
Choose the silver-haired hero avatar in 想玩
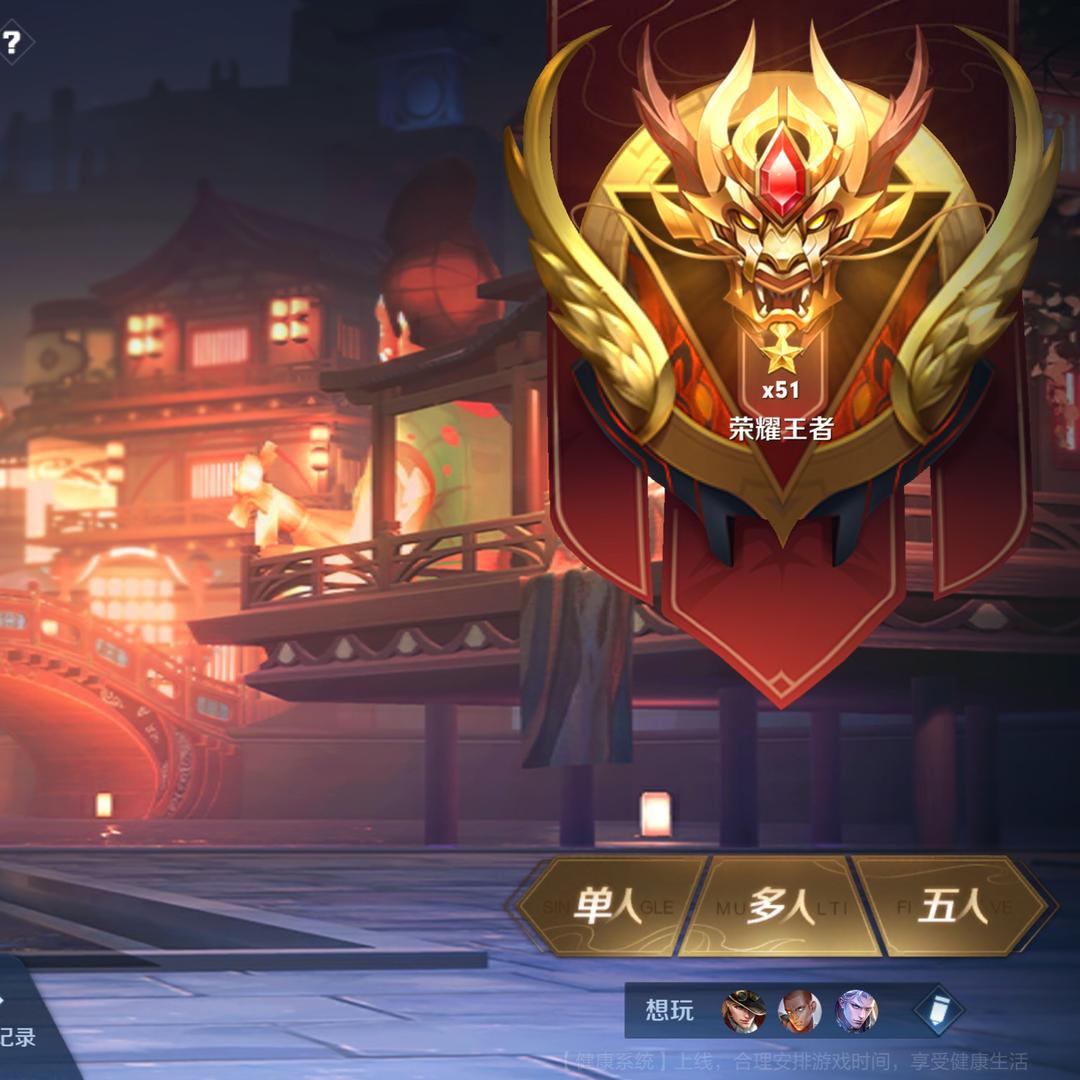point(856,1011)
